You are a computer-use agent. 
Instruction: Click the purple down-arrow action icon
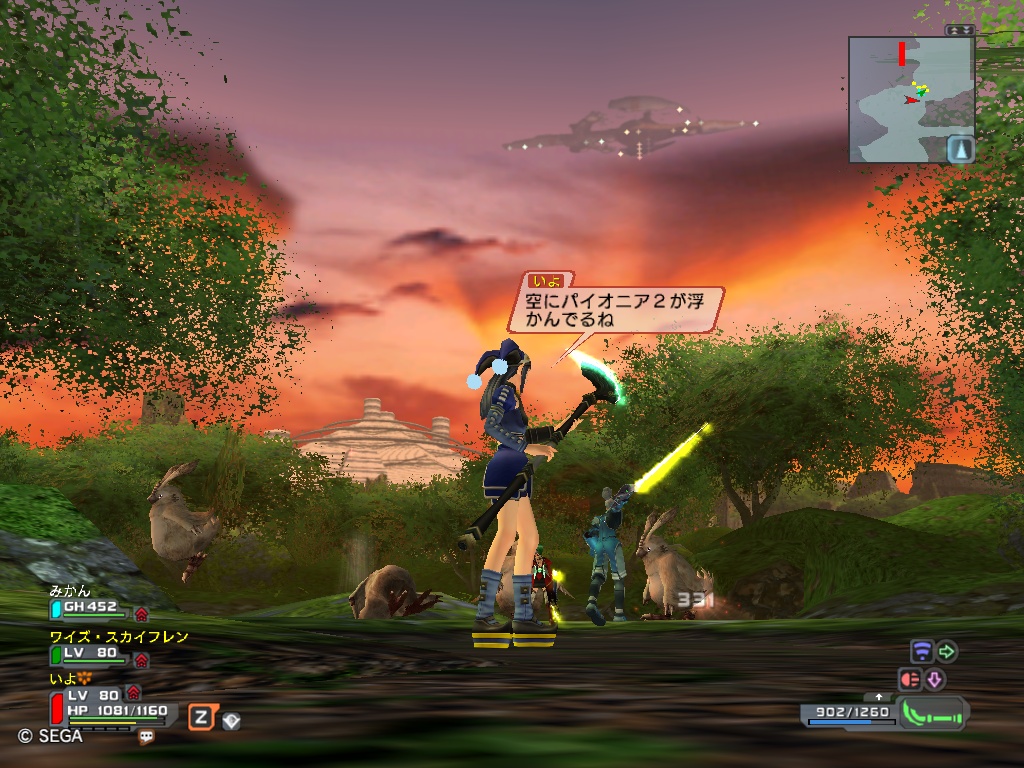[x=935, y=680]
